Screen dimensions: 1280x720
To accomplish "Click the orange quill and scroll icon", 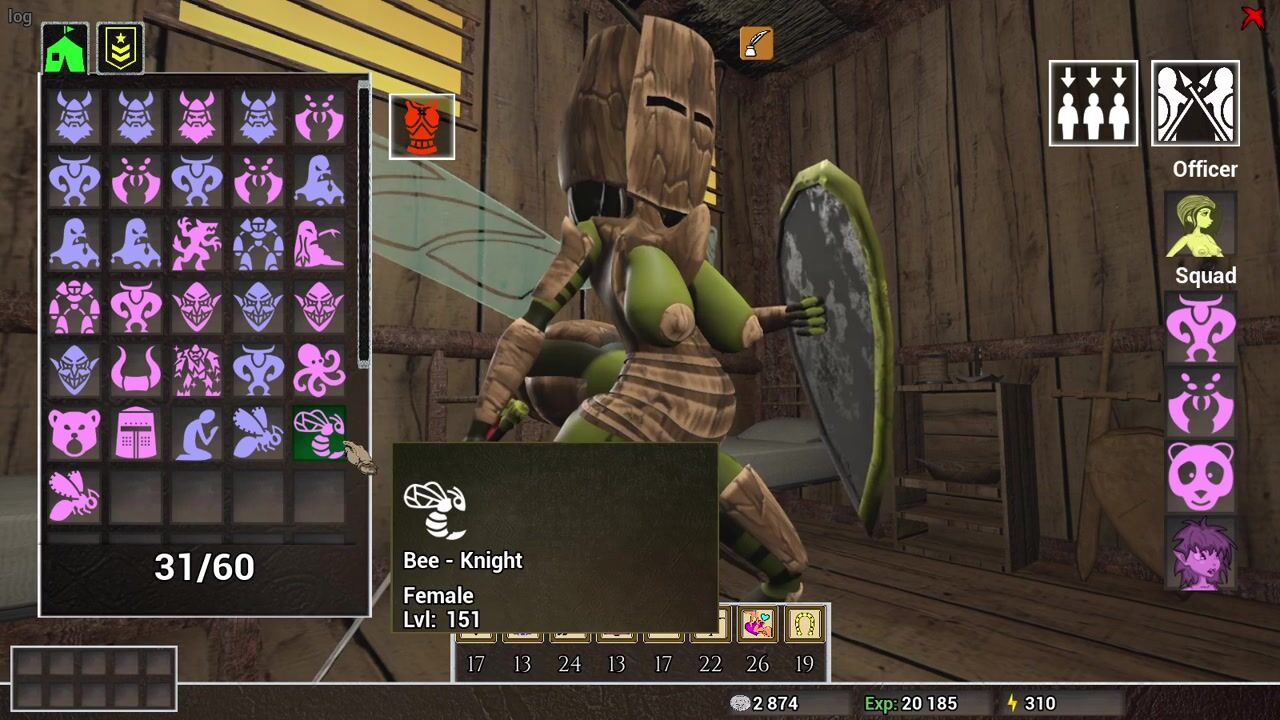I will point(757,43).
